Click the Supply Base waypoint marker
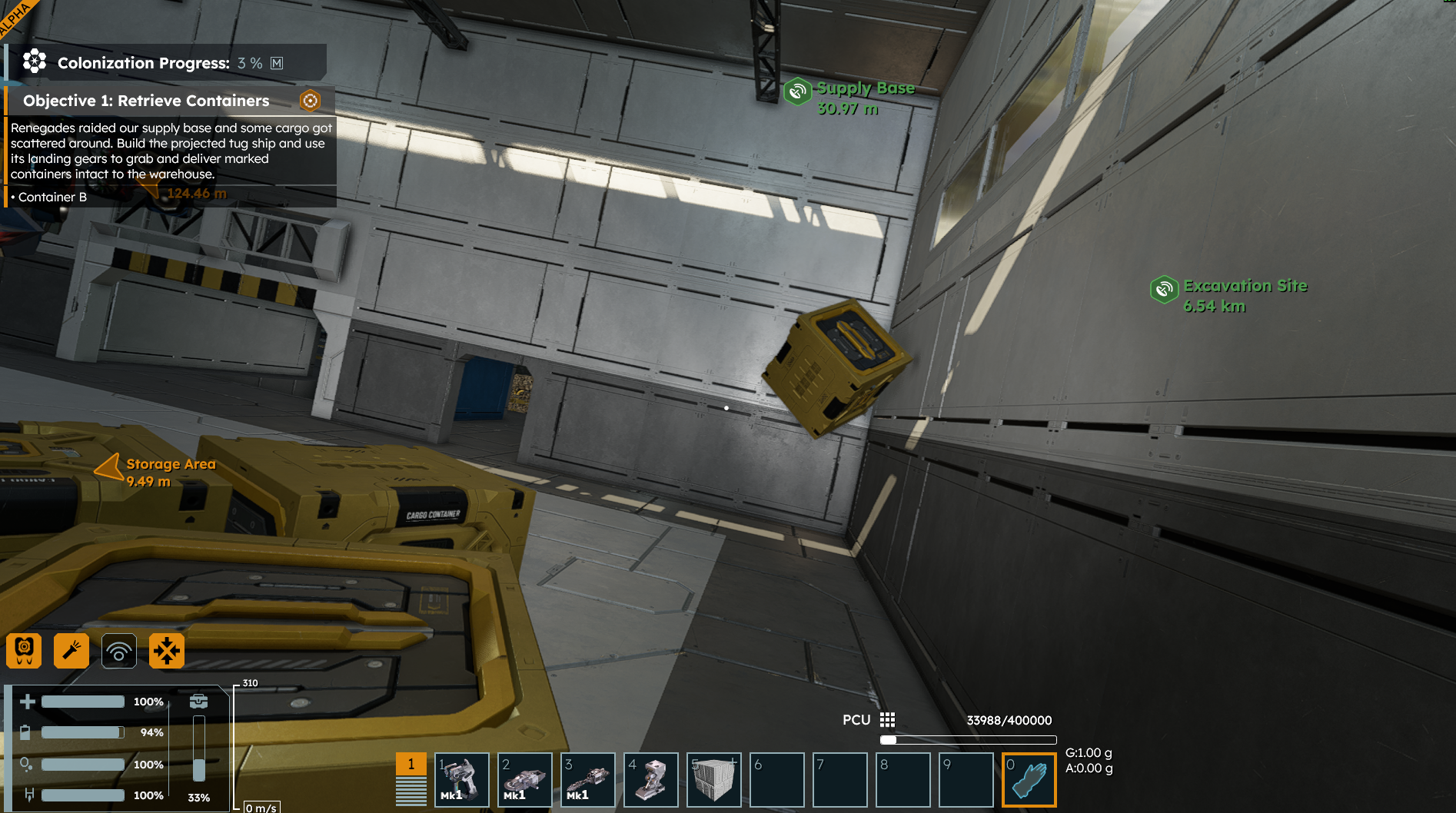 tap(798, 91)
